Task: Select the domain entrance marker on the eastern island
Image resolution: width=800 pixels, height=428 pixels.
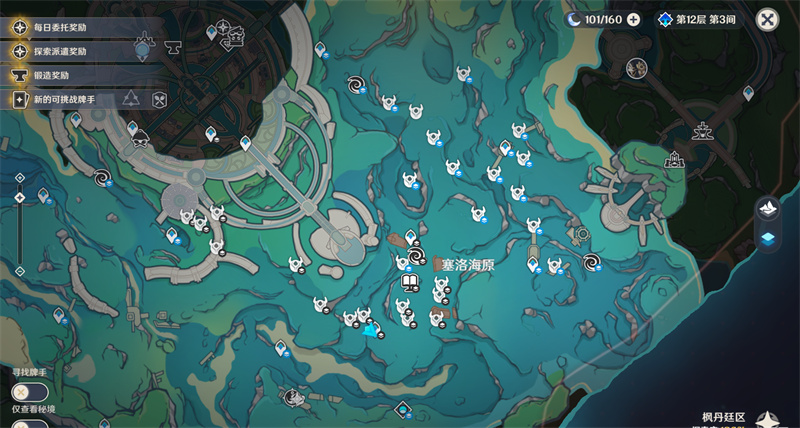Action: 676,159
